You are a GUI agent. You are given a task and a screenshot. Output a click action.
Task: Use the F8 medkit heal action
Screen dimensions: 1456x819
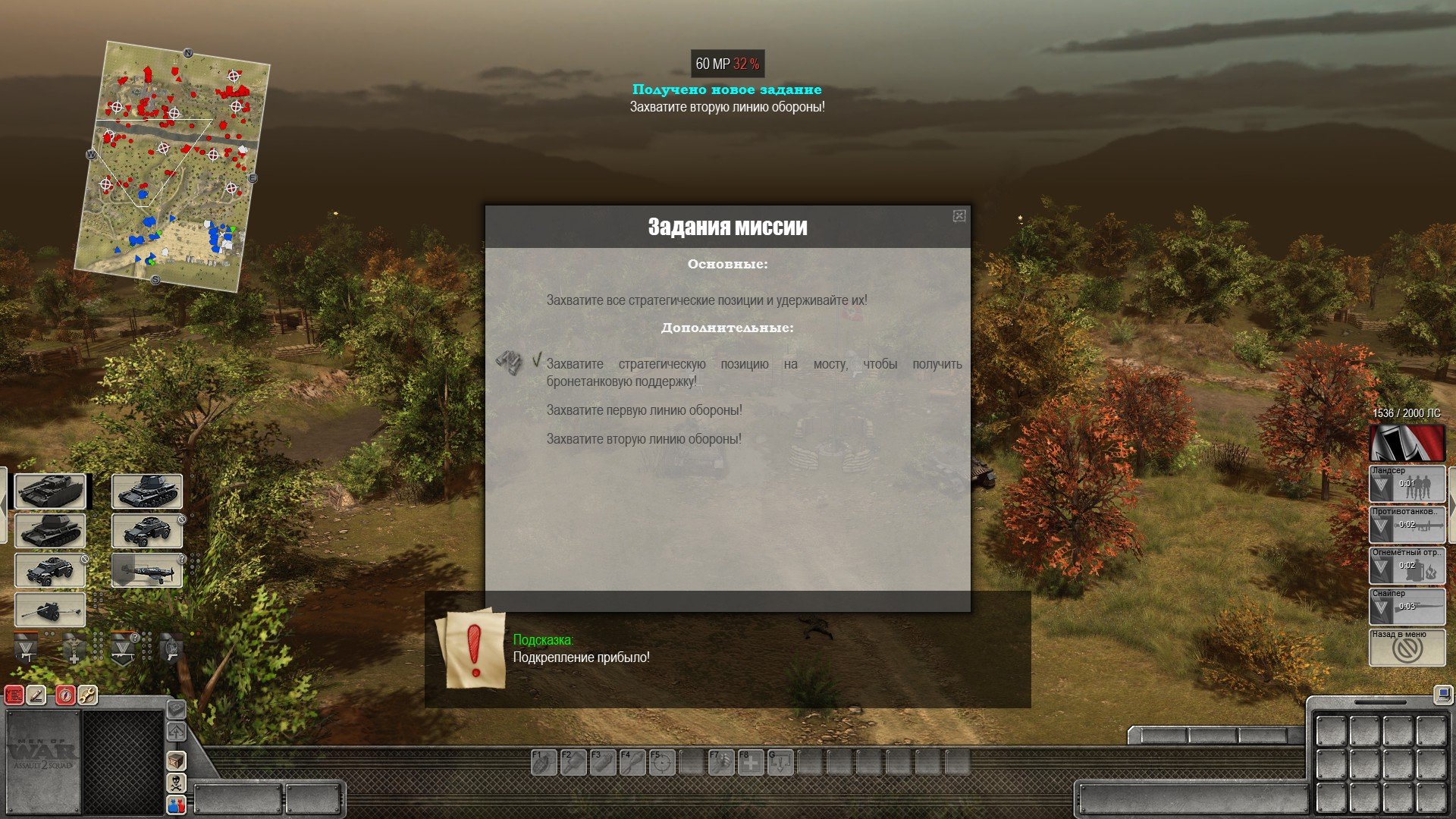751,762
